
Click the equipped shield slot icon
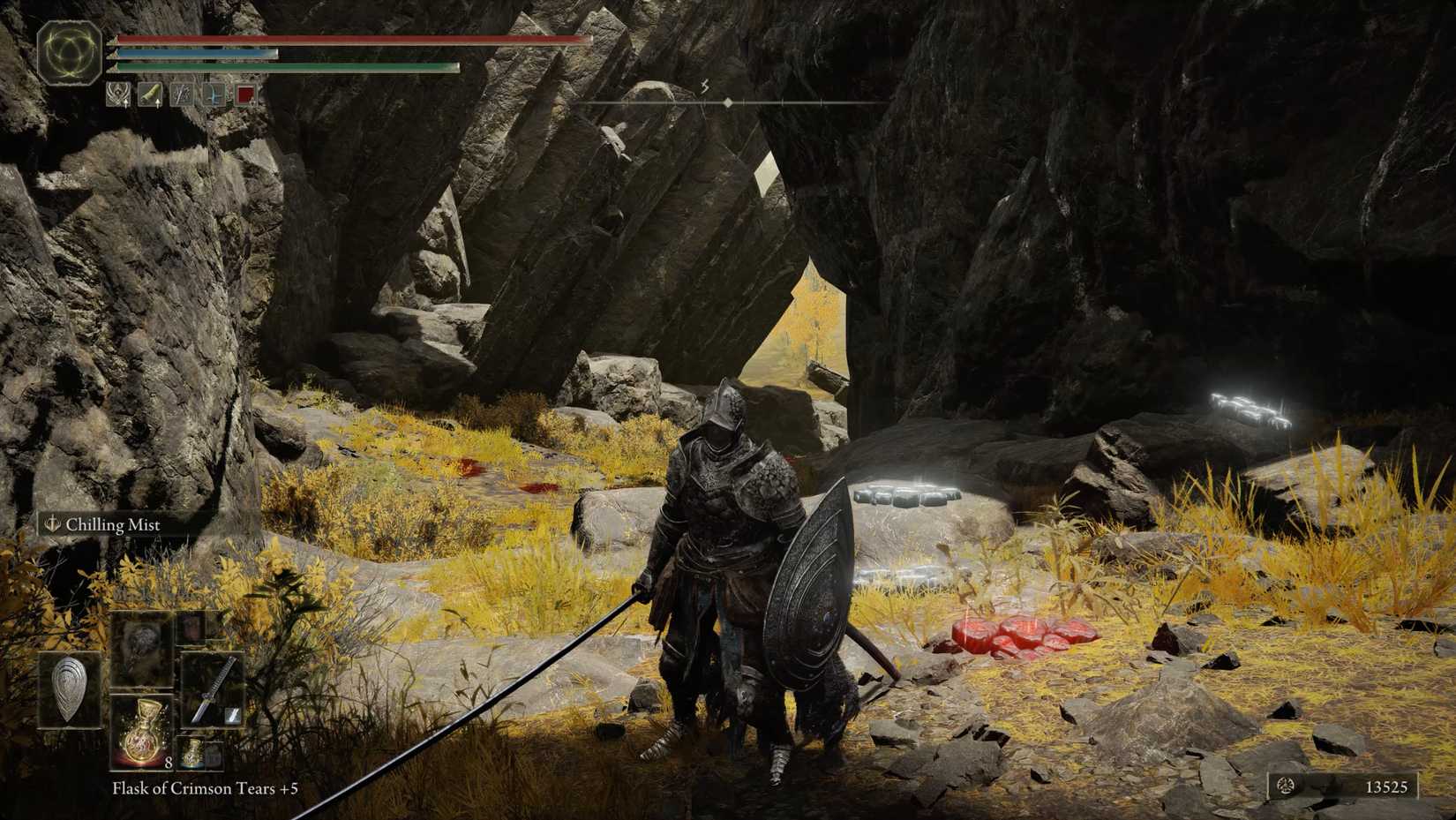click(69, 688)
